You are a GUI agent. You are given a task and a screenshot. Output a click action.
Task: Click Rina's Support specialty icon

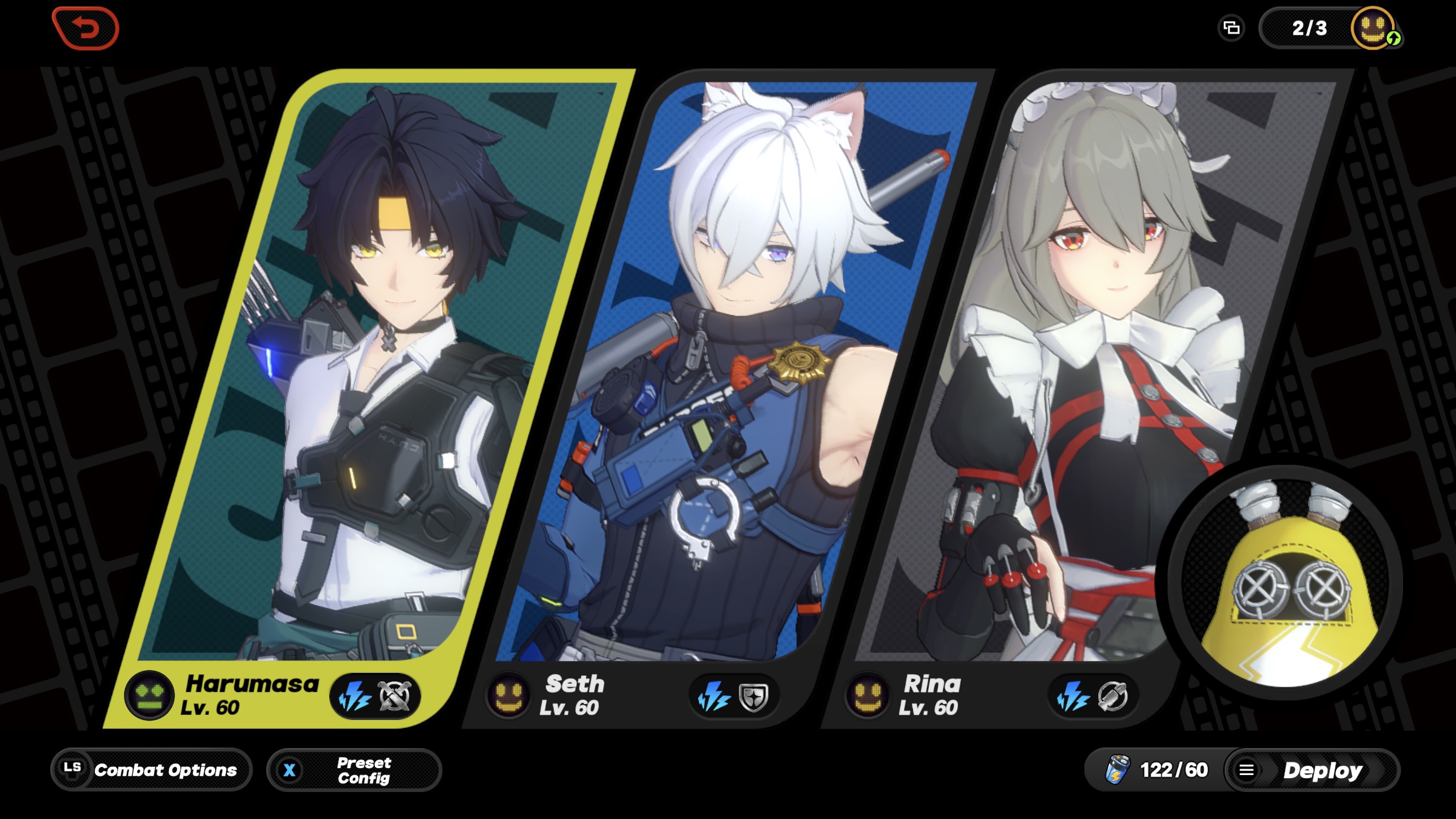tap(1113, 696)
